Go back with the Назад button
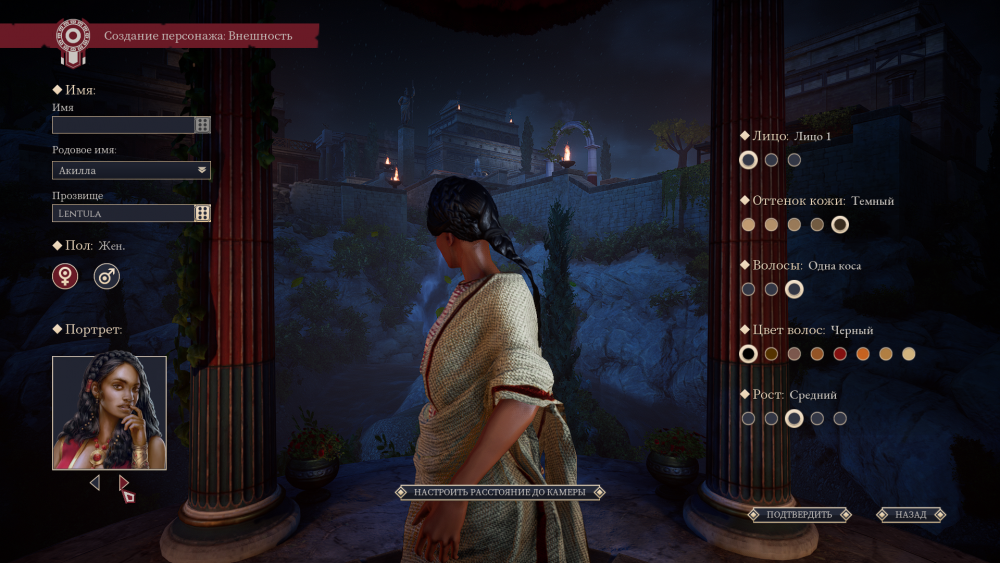The image size is (1000, 563). click(x=911, y=515)
